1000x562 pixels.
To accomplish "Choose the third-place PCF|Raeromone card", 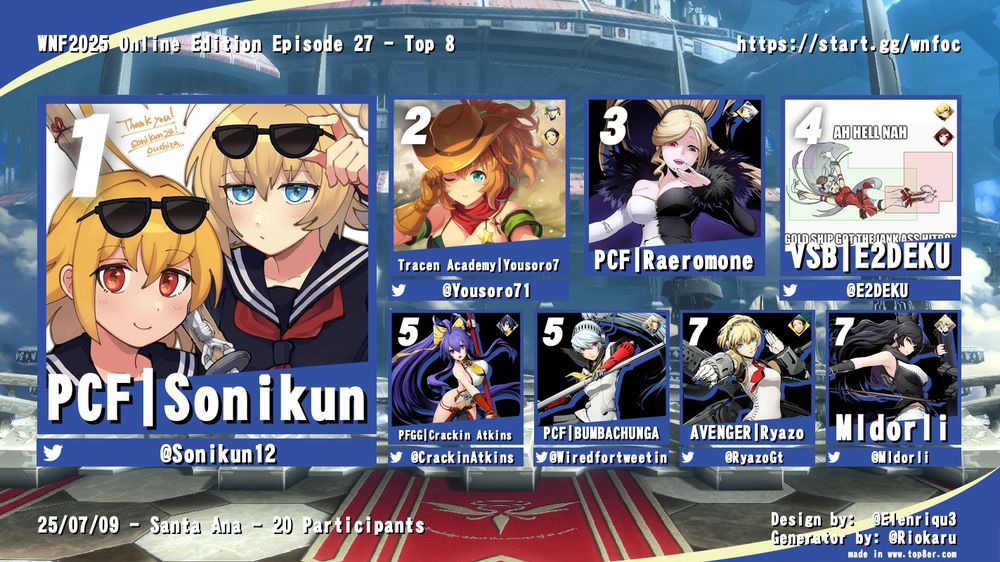I will click(675, 187).
